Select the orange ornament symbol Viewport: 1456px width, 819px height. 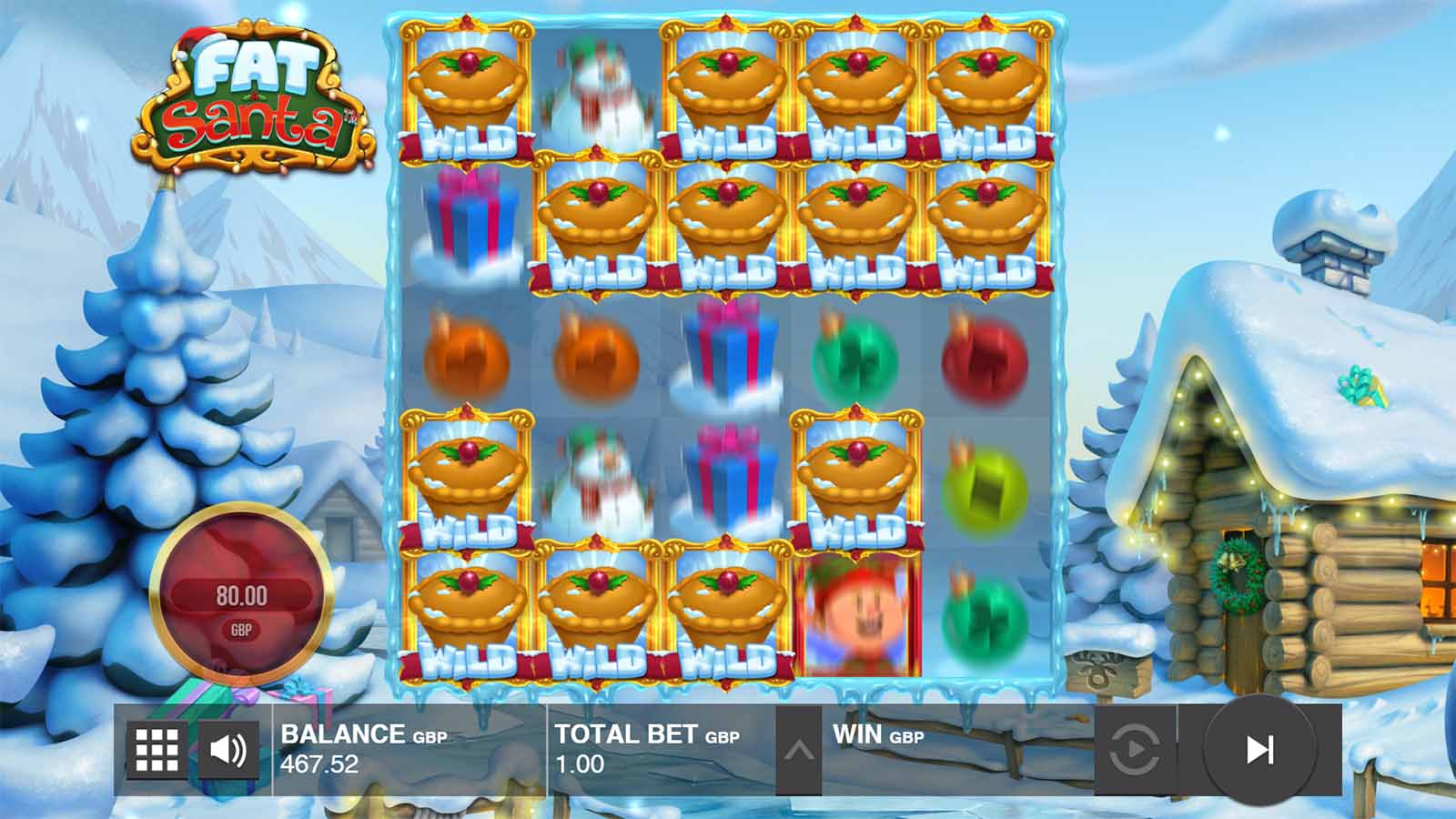(465, 357)
